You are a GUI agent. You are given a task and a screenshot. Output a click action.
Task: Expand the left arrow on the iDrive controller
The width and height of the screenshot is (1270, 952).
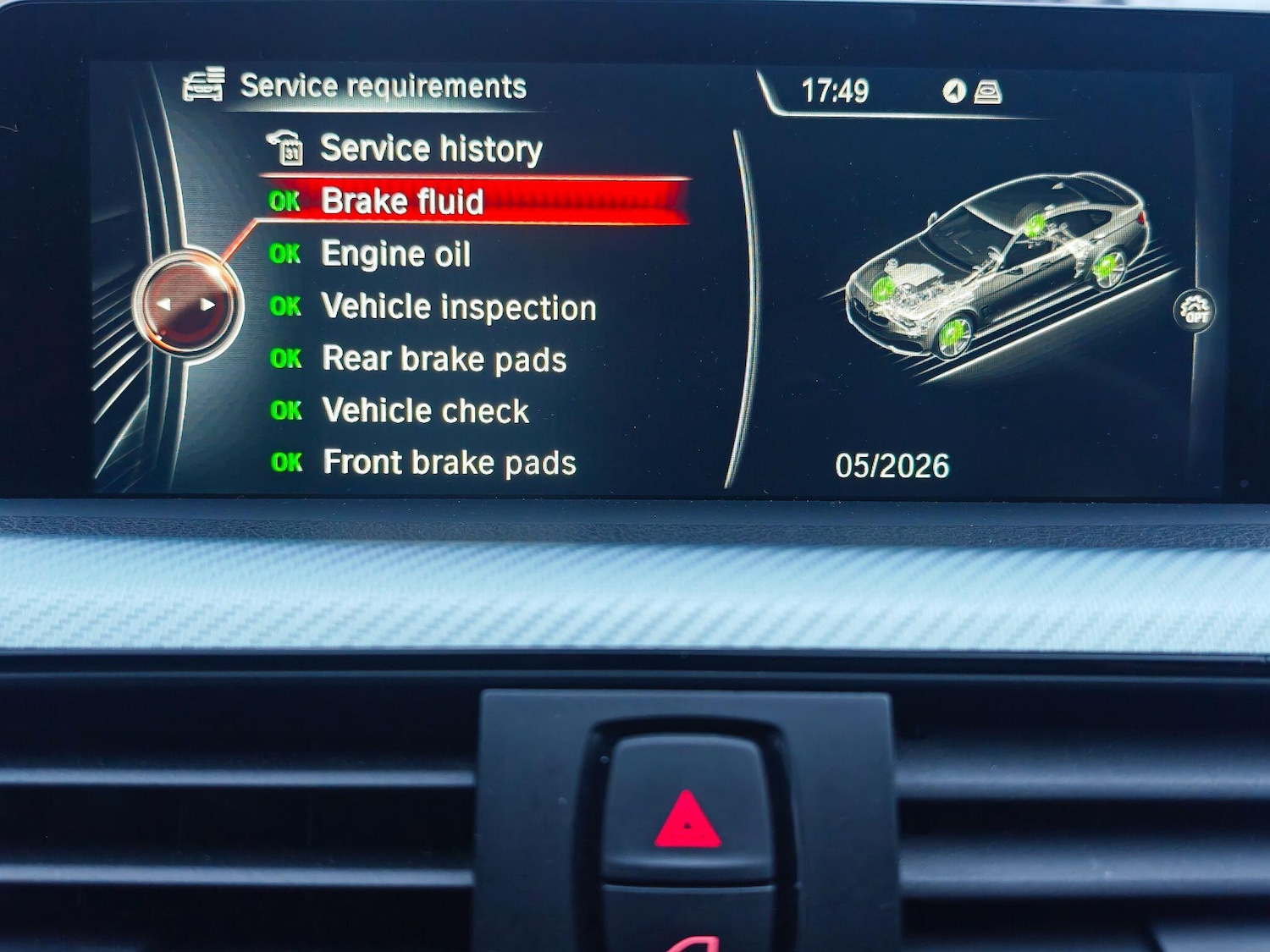[163, 306]
